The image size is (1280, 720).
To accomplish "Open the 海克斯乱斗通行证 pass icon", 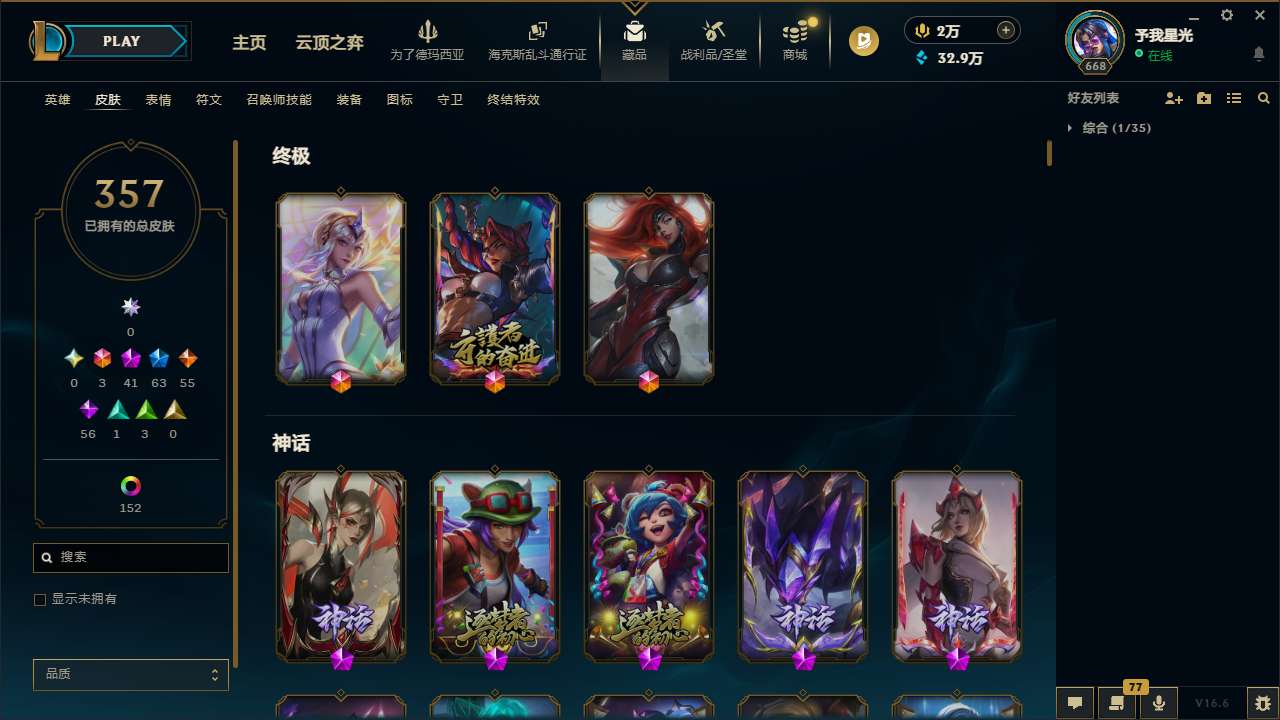I will pyautogui.click(x=537, y=40).
